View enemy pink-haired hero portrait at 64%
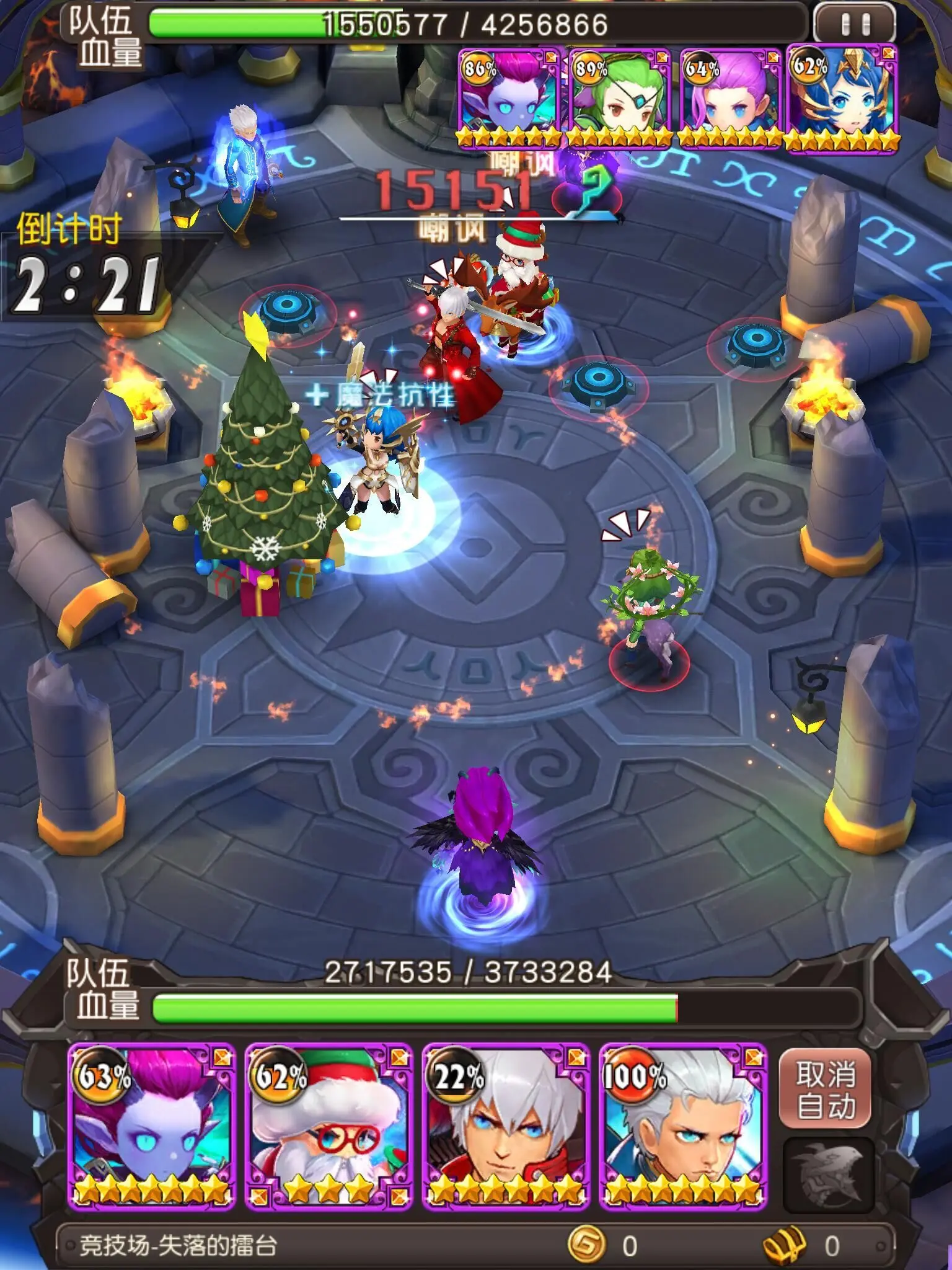952x1270 pixels. (730, 99)
